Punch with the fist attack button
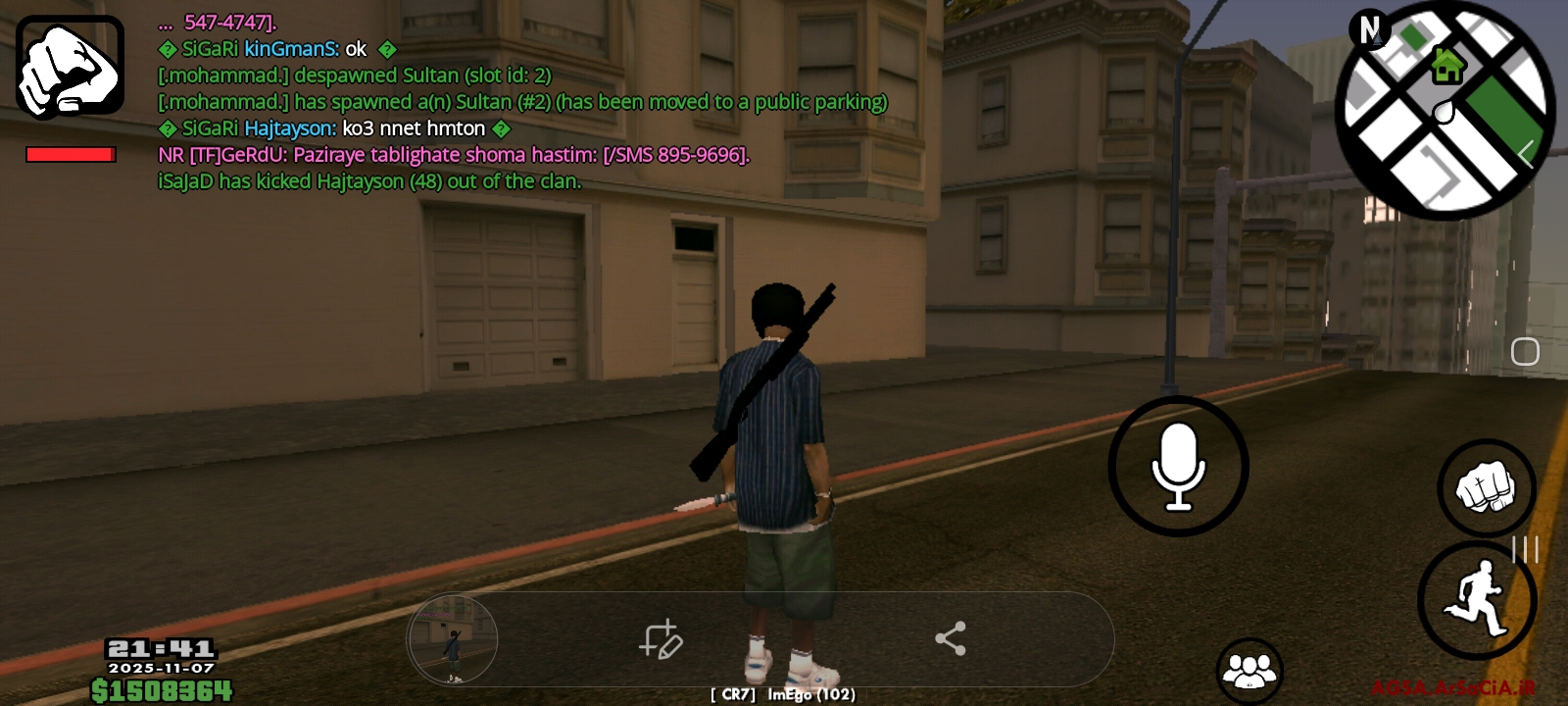Screen dimensions: 1568x706 pos(1486,487)
